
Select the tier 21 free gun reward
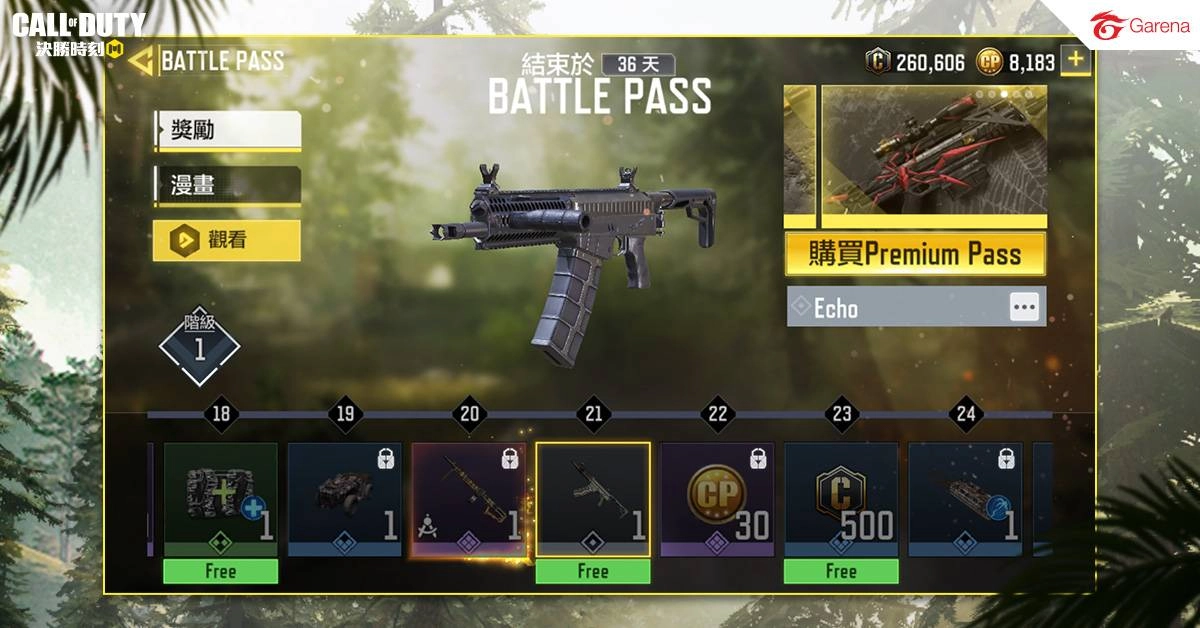tap(593, 500)
